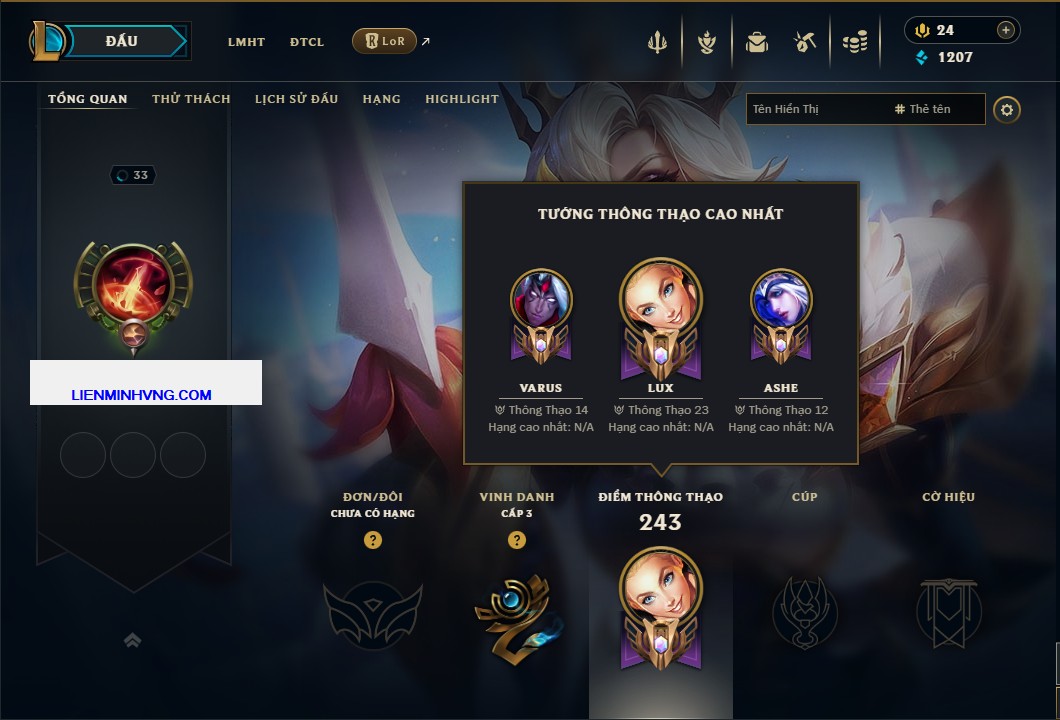Switch to ĐTCL game tab
Screen dimensions: 1060x720
pyautogui.click(x=307, y=42)
